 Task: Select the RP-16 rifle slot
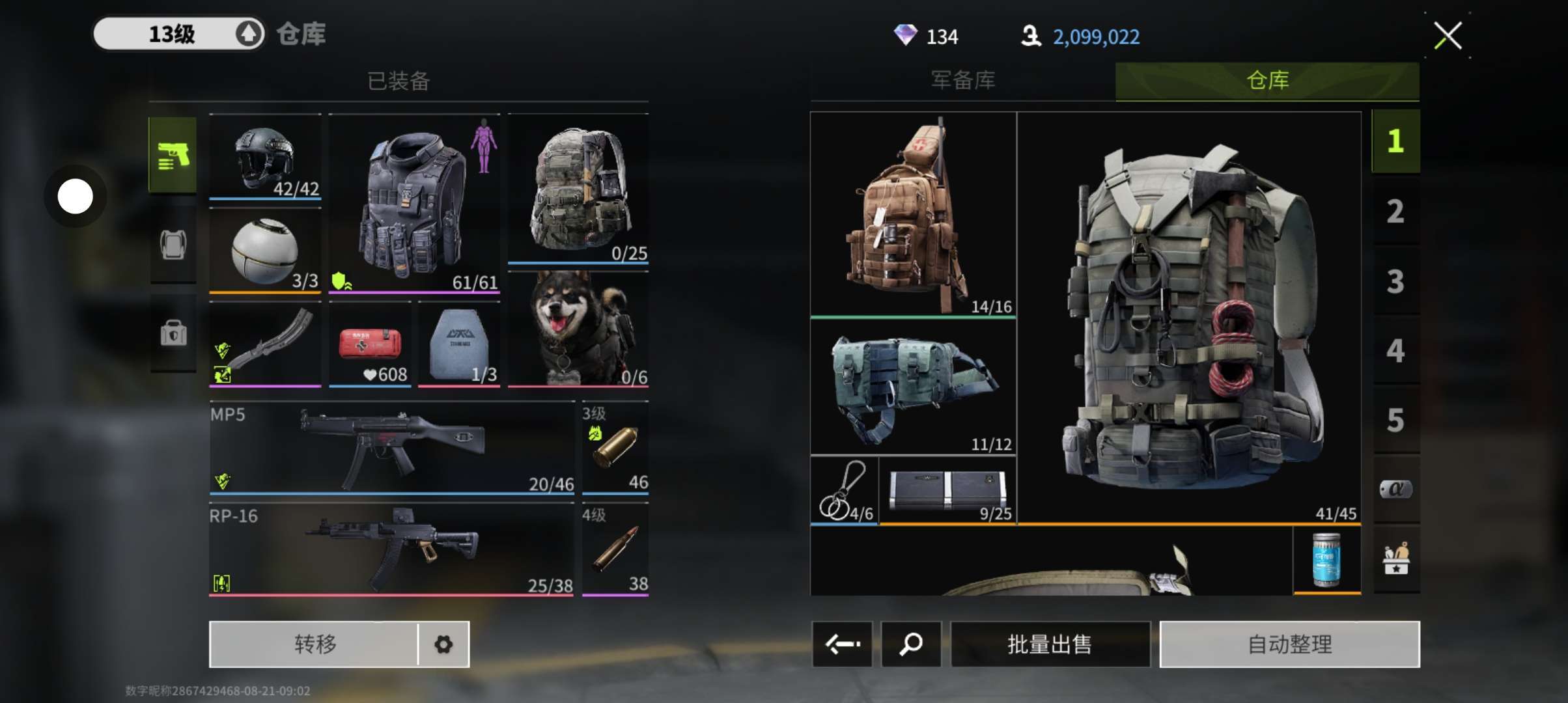[391, 551]
